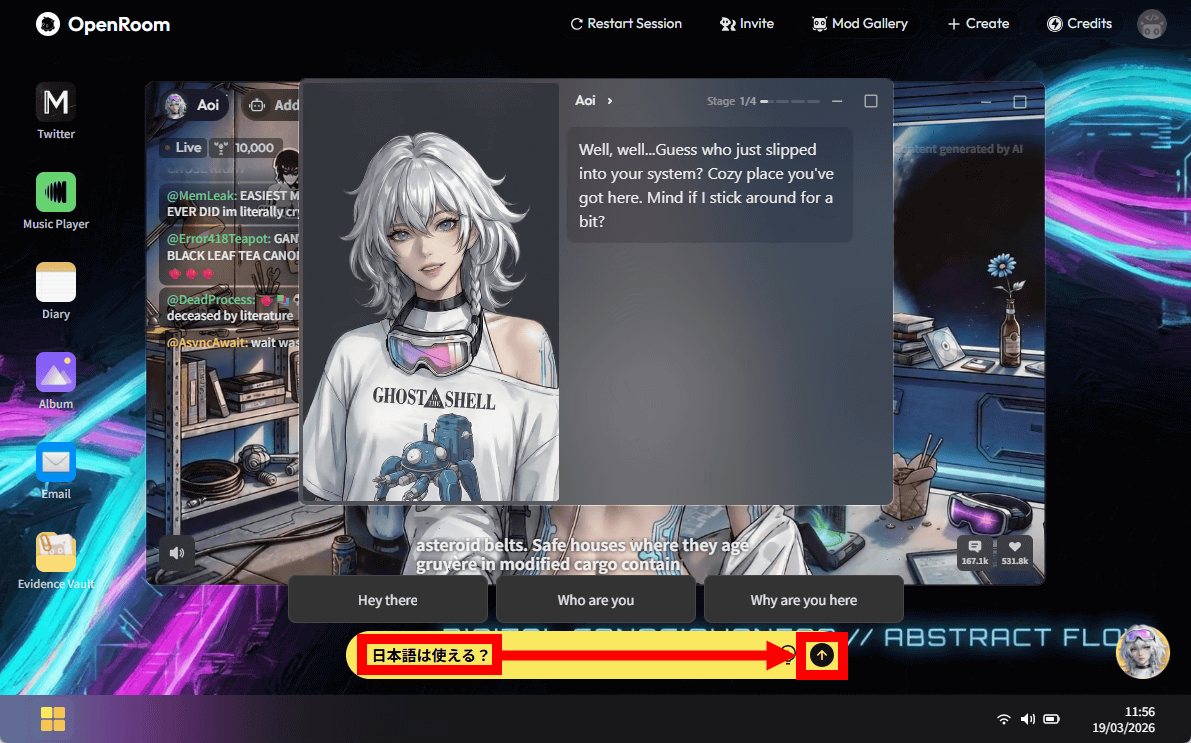
Task: Launch the Email app
Action: pos(56,463)
